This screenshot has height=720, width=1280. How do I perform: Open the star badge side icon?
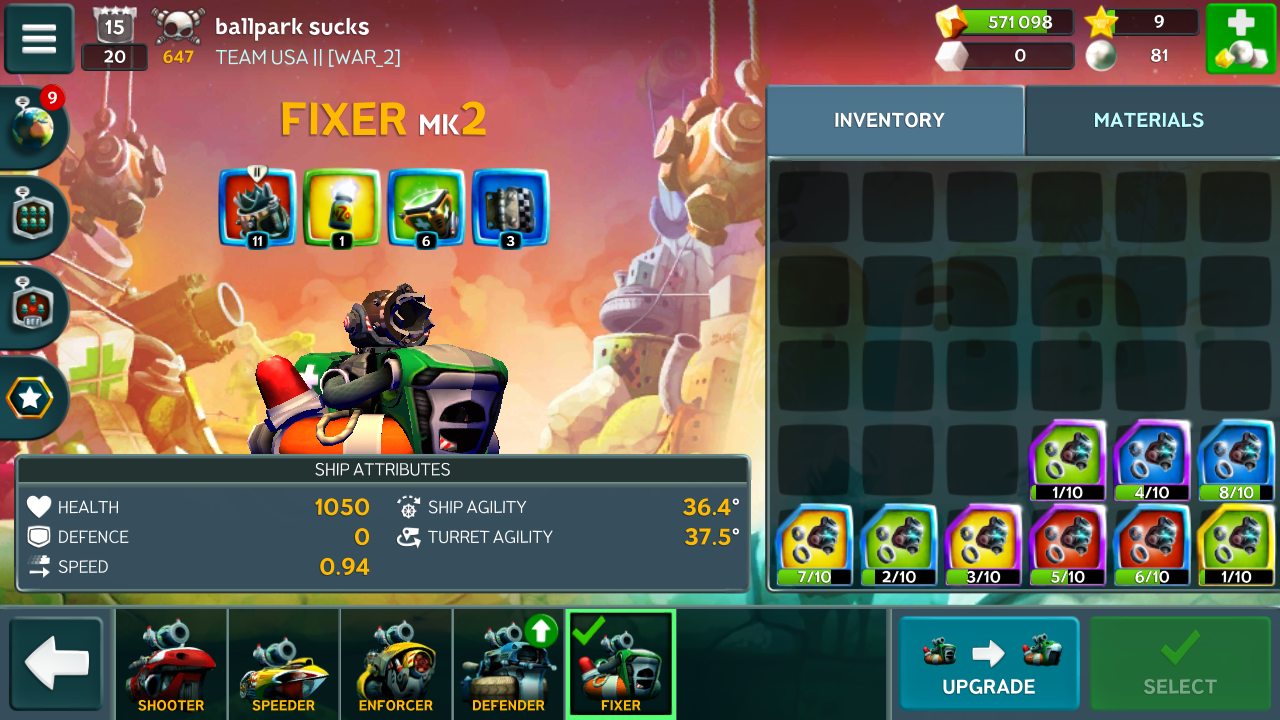31,398
